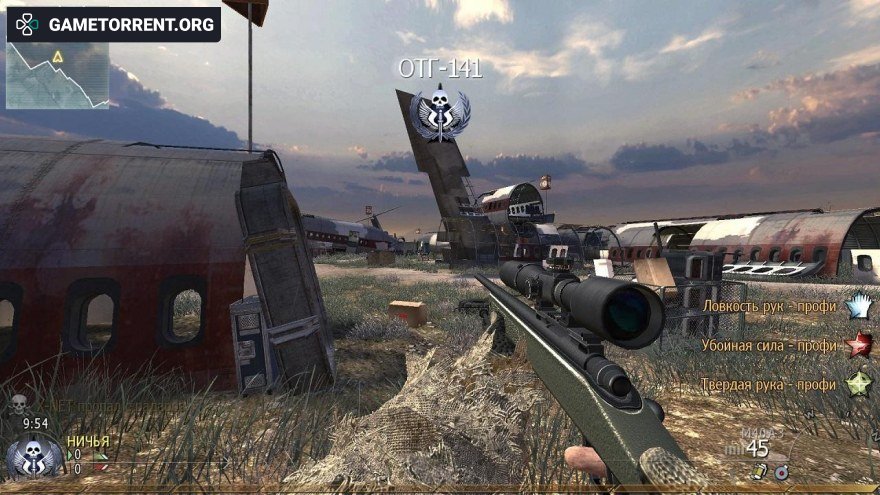880x495 pixels.
Task: Select the Твердая рука - профи perk icon
Action: click(858, 383)
